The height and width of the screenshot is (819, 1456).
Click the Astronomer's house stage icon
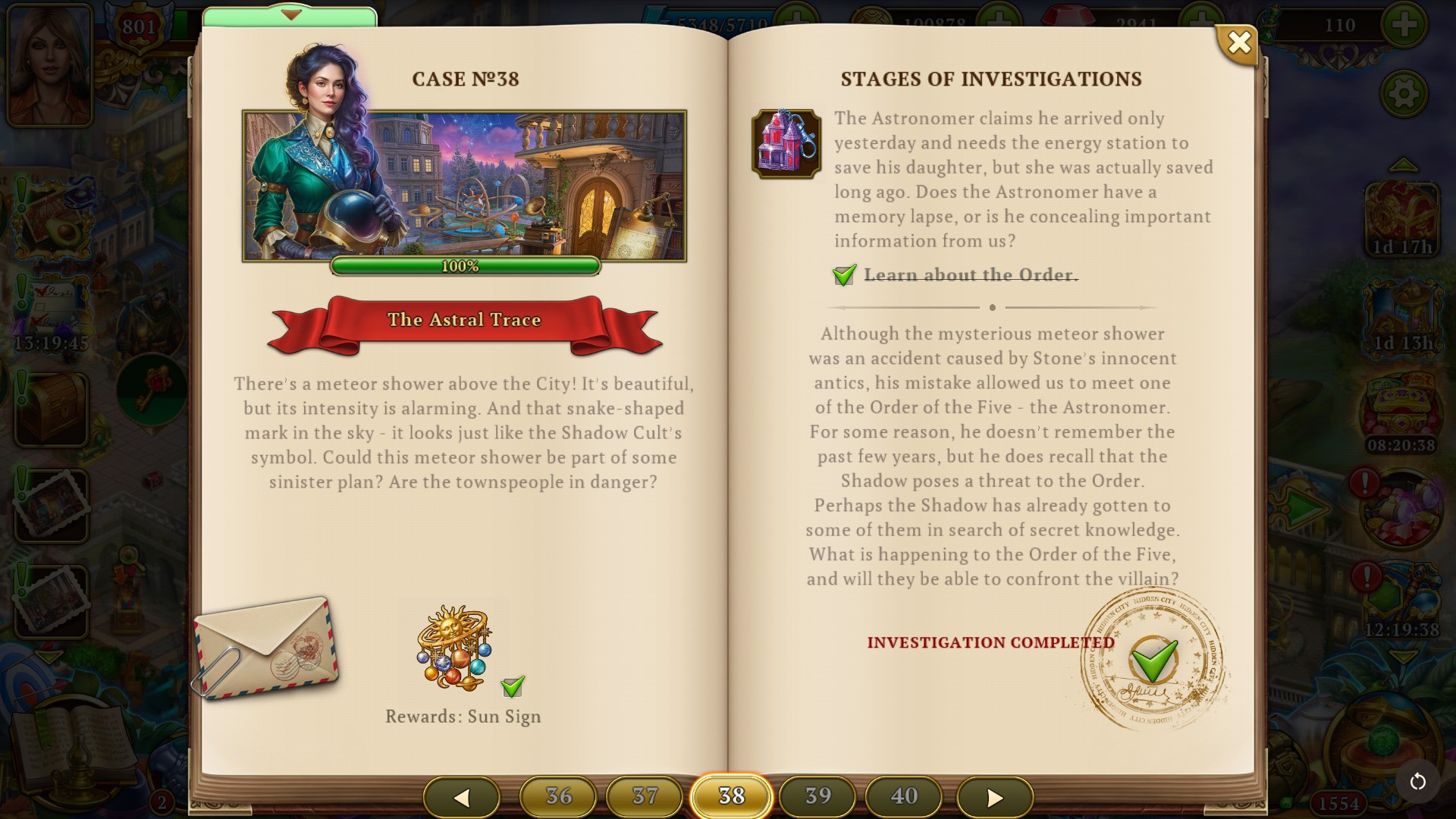pos(786,144)
